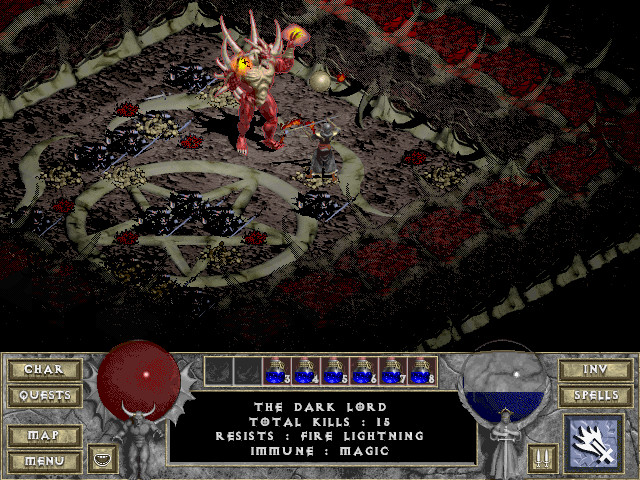Open the CHAR character sheet
This screenshot has width=640, height=480.
(x=44, y=370)
